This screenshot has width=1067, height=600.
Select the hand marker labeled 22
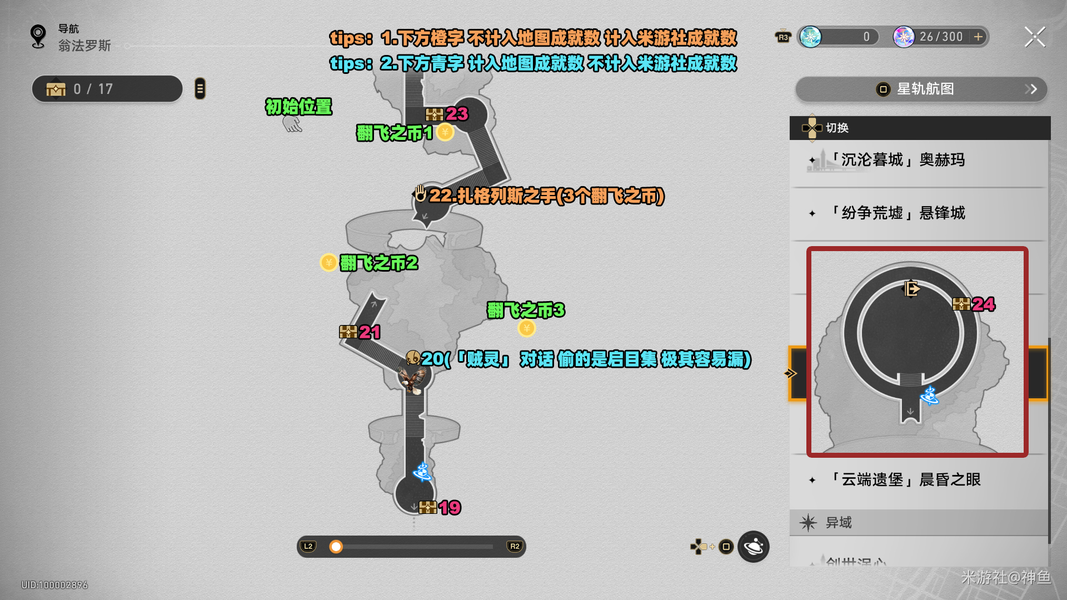pos(420,195)
